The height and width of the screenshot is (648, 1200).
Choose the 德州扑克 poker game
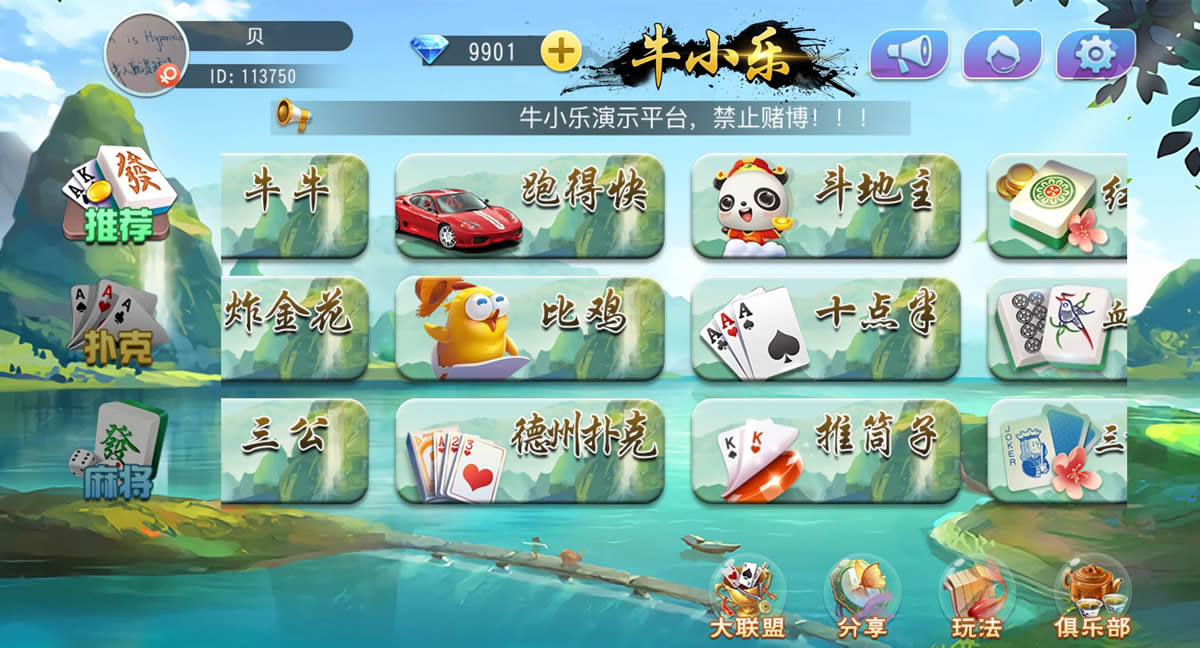530,451
